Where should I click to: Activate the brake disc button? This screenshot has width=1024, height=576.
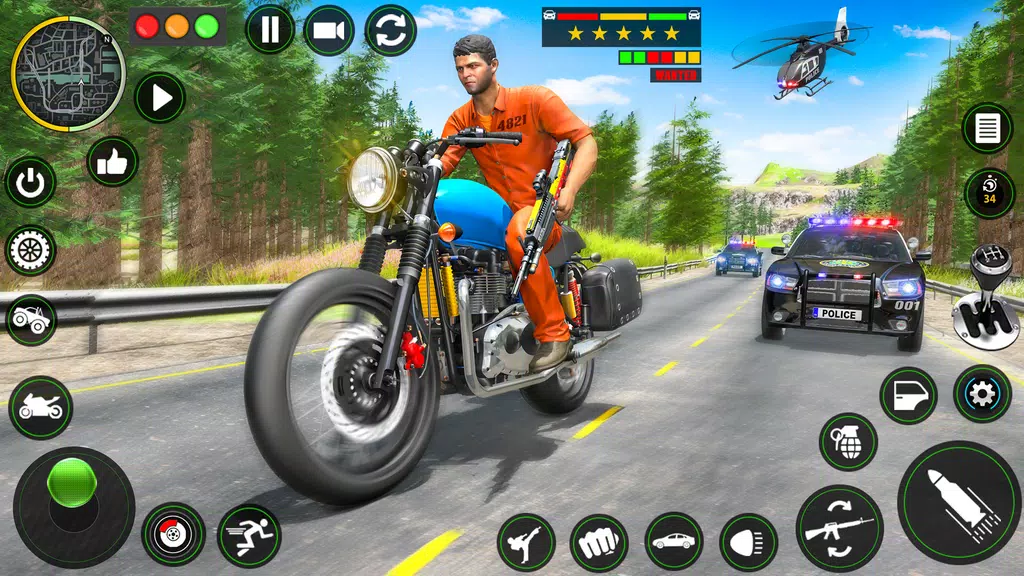(x=173, y=534)
